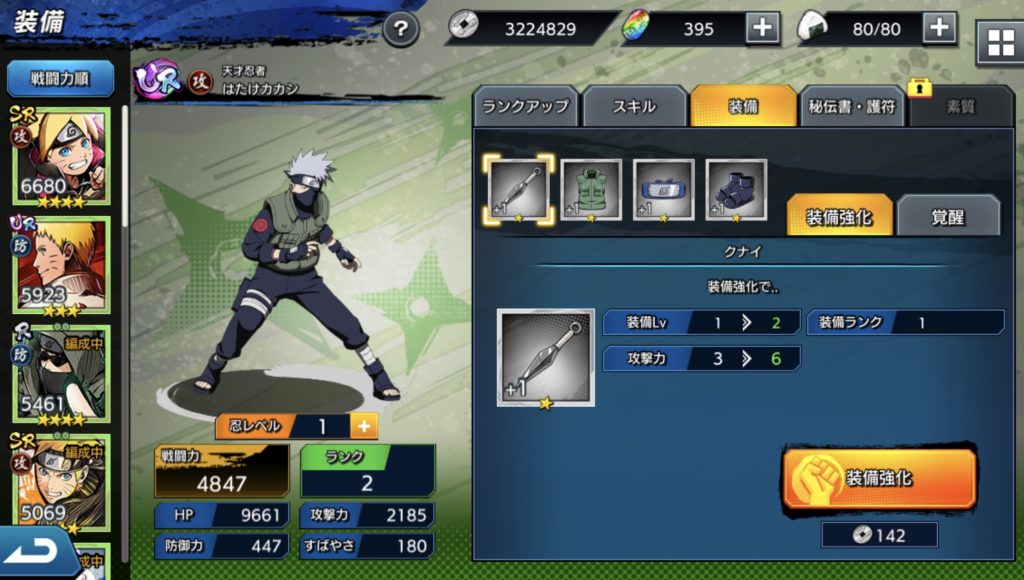This screenshot has height=580, width=1024.
Task: Open the help question mark button
Action: (x=401, y=28)
